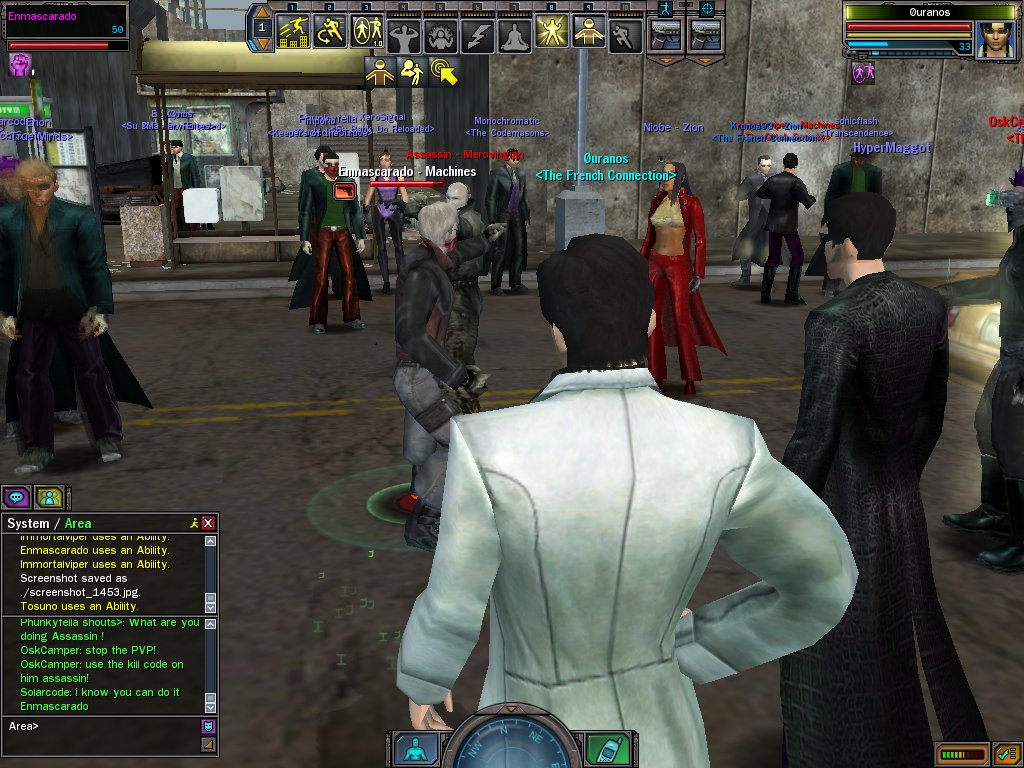Select the flexing muscles ability
This screenshot has width=1024, height=768.
tap(403, 34)
